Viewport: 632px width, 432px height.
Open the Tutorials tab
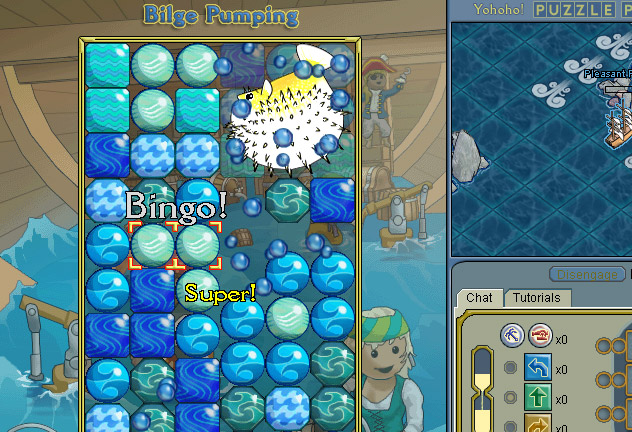coord(536,297)
